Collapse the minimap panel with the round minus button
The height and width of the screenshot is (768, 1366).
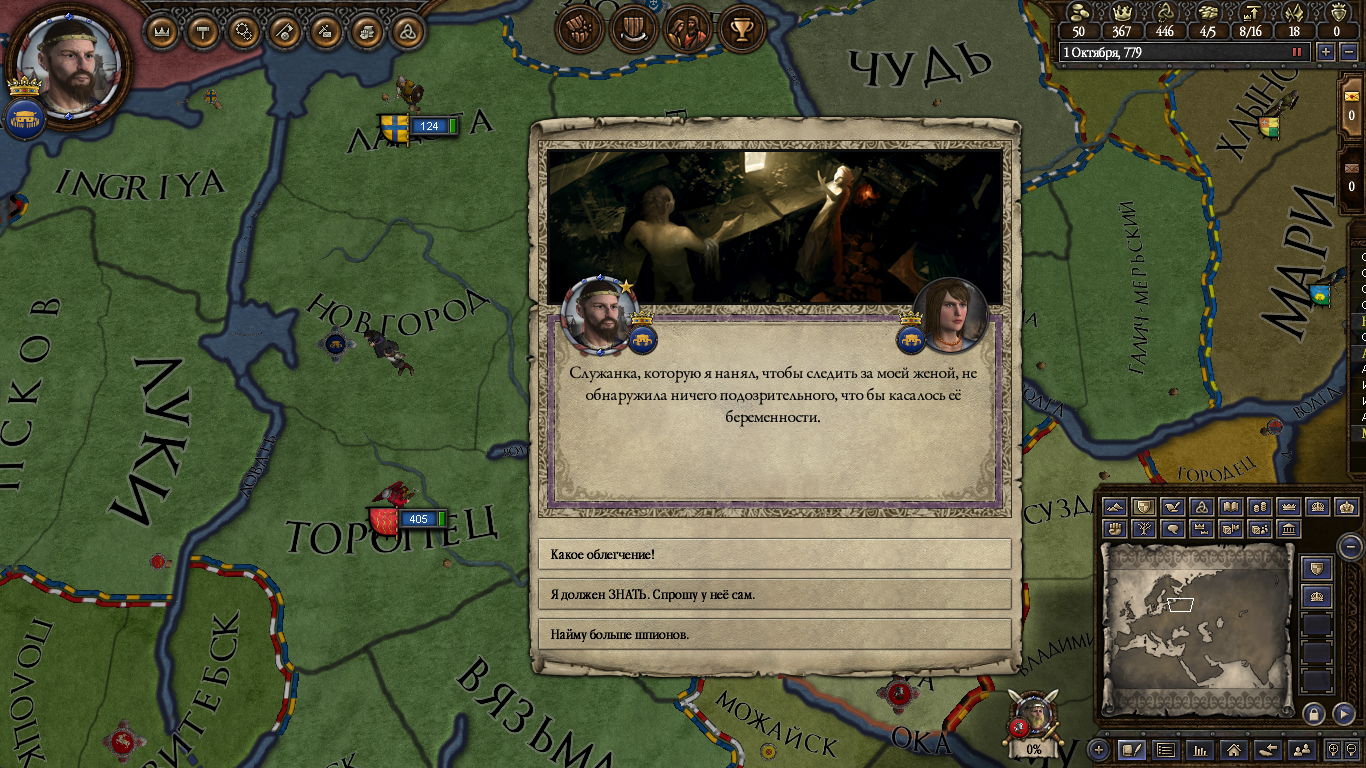point(1350,547)
